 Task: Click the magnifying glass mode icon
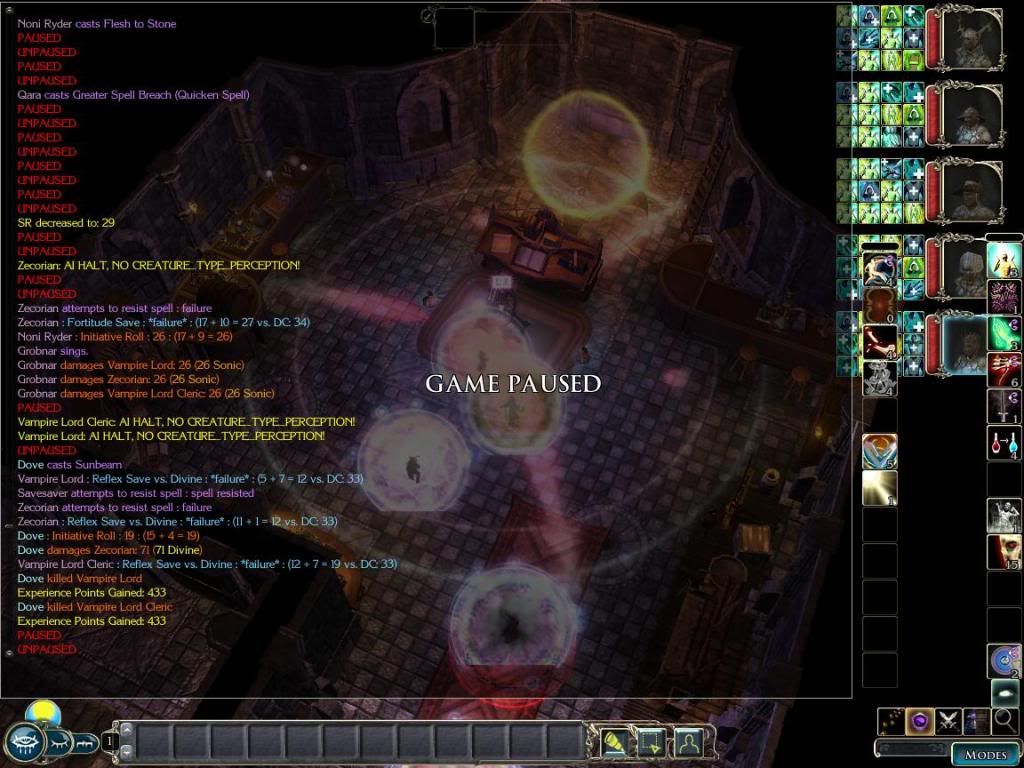[x=1005, y=721]
